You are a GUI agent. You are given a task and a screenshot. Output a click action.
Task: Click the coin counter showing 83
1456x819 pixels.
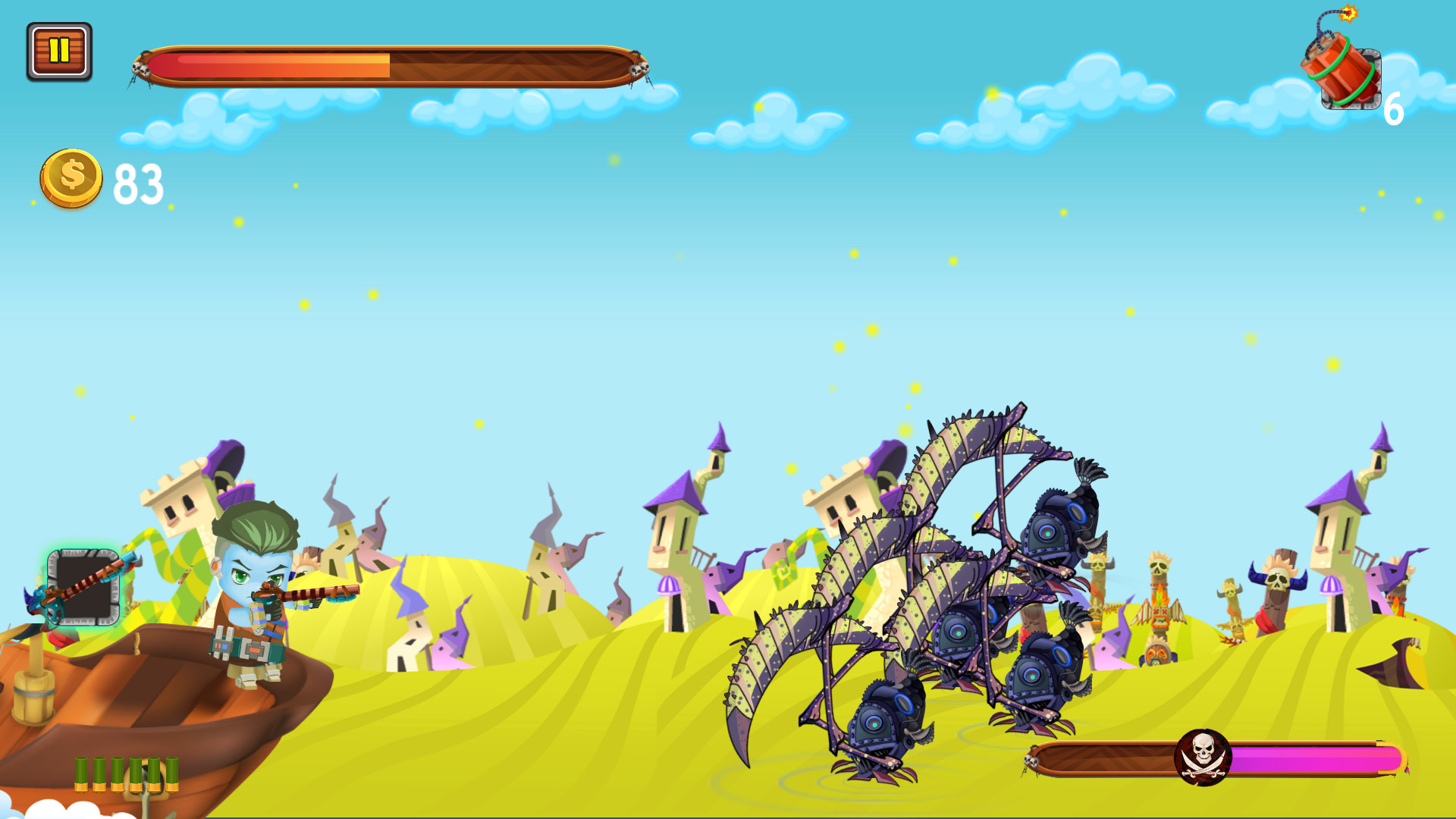(138, 182)
